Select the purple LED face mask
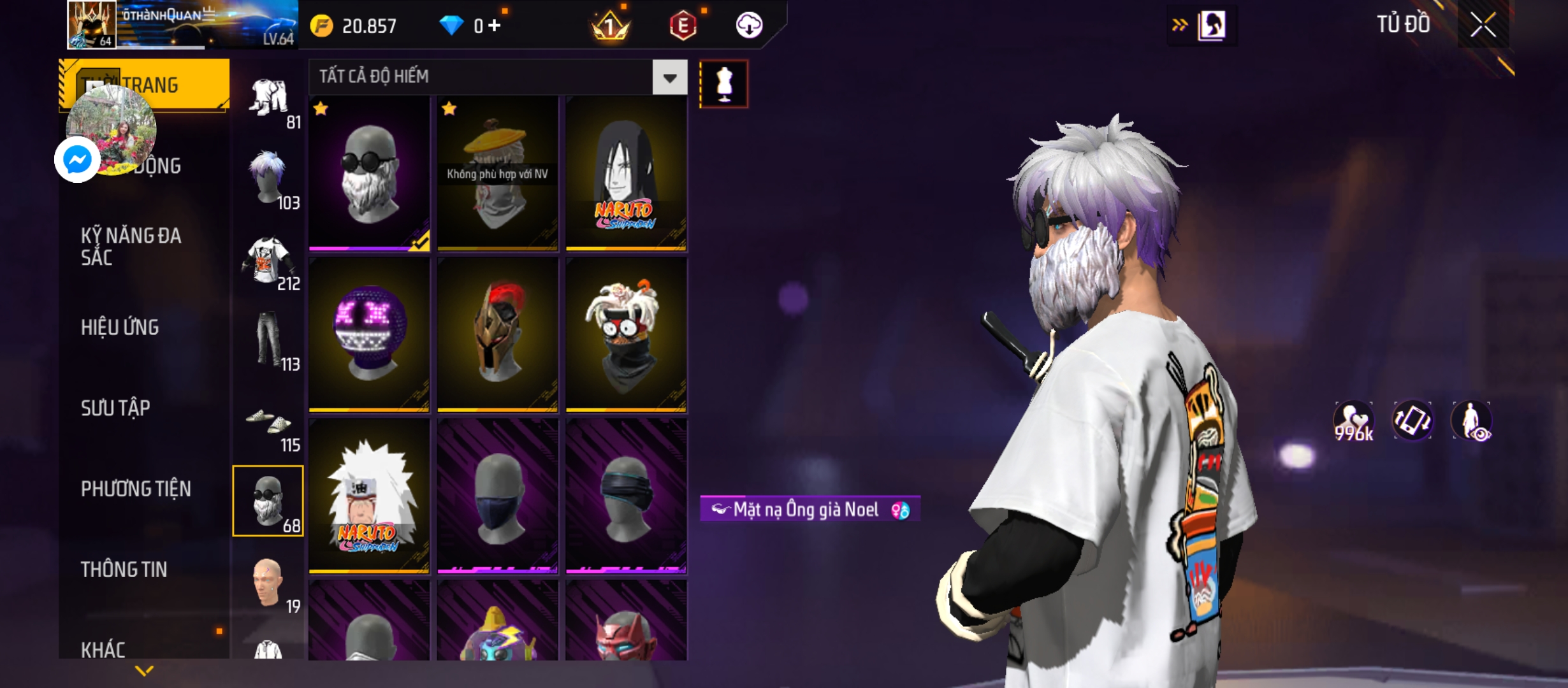 coord(369,334)
